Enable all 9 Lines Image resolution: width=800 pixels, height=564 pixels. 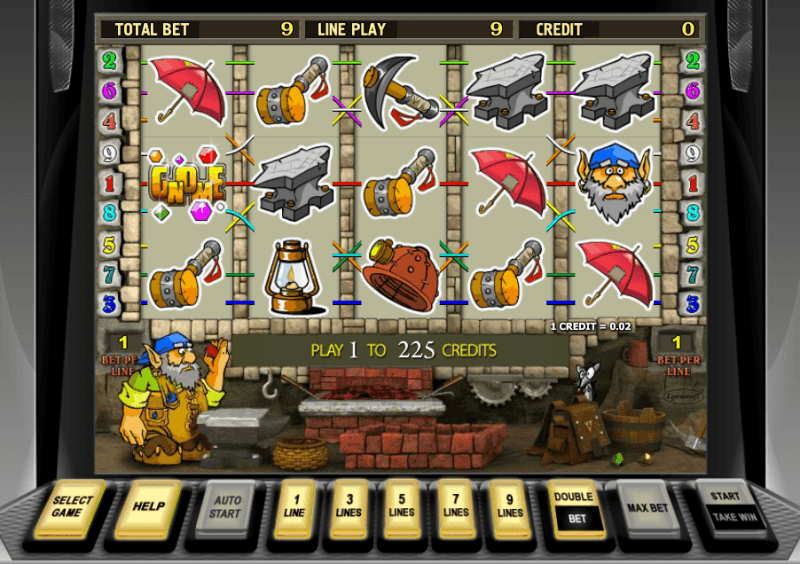pos(509,506)
